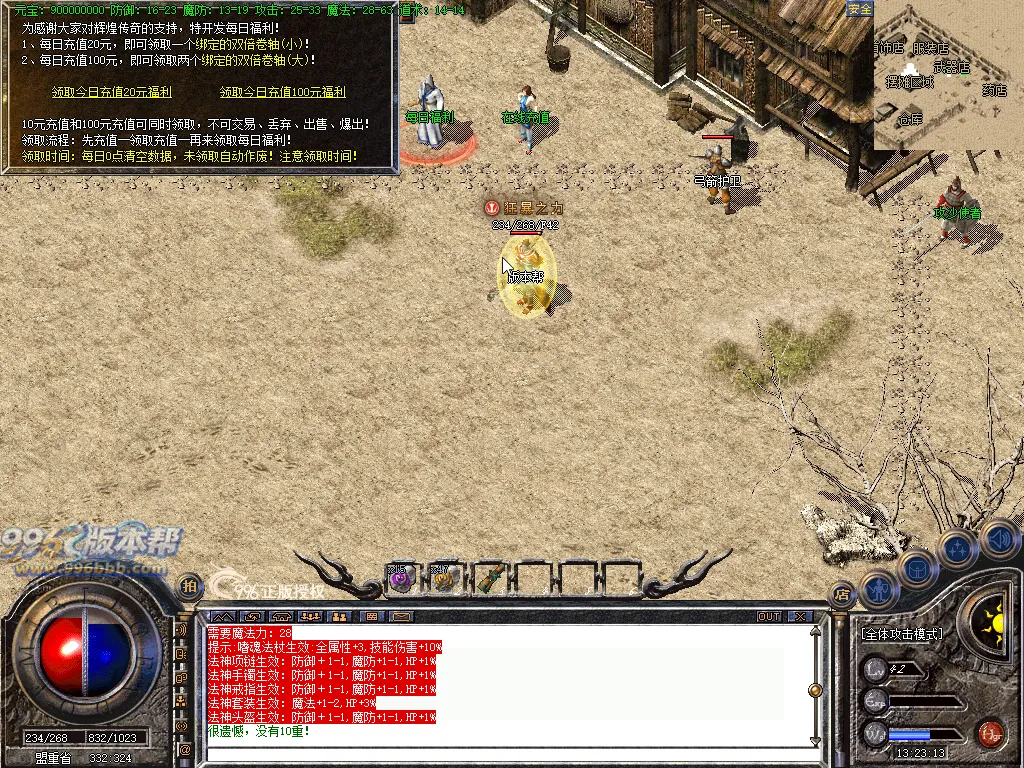Open the skills panel with sparkle icon
Image resolution: width=1024 pixels, height=768 pixels.
(x=958, y=548)
